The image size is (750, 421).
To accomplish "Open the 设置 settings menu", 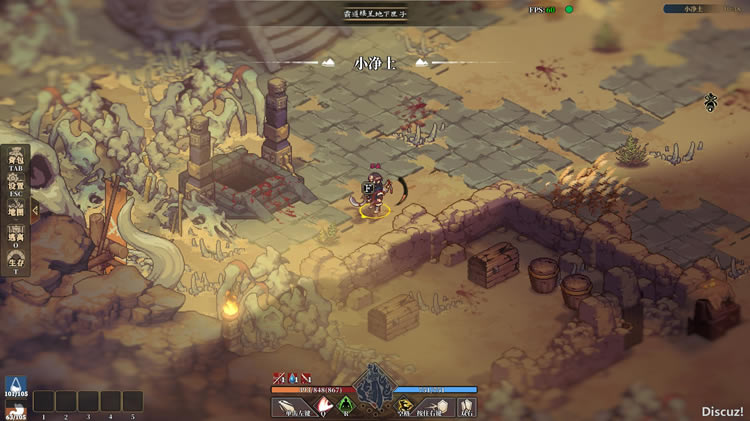I will pos(16,187).
